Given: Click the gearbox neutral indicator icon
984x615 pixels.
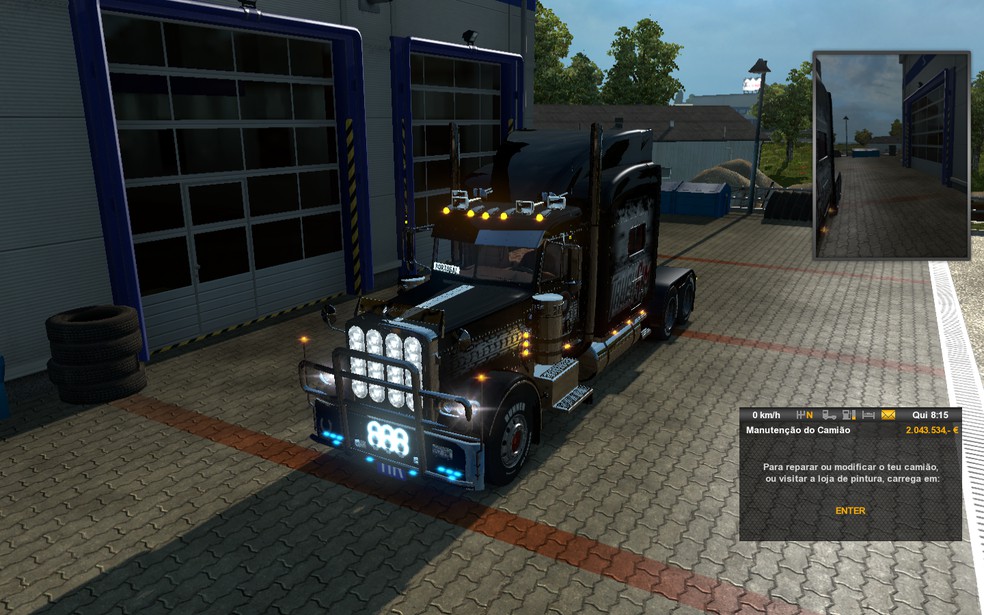Looking at the screenshot, I should pos(804,415).
